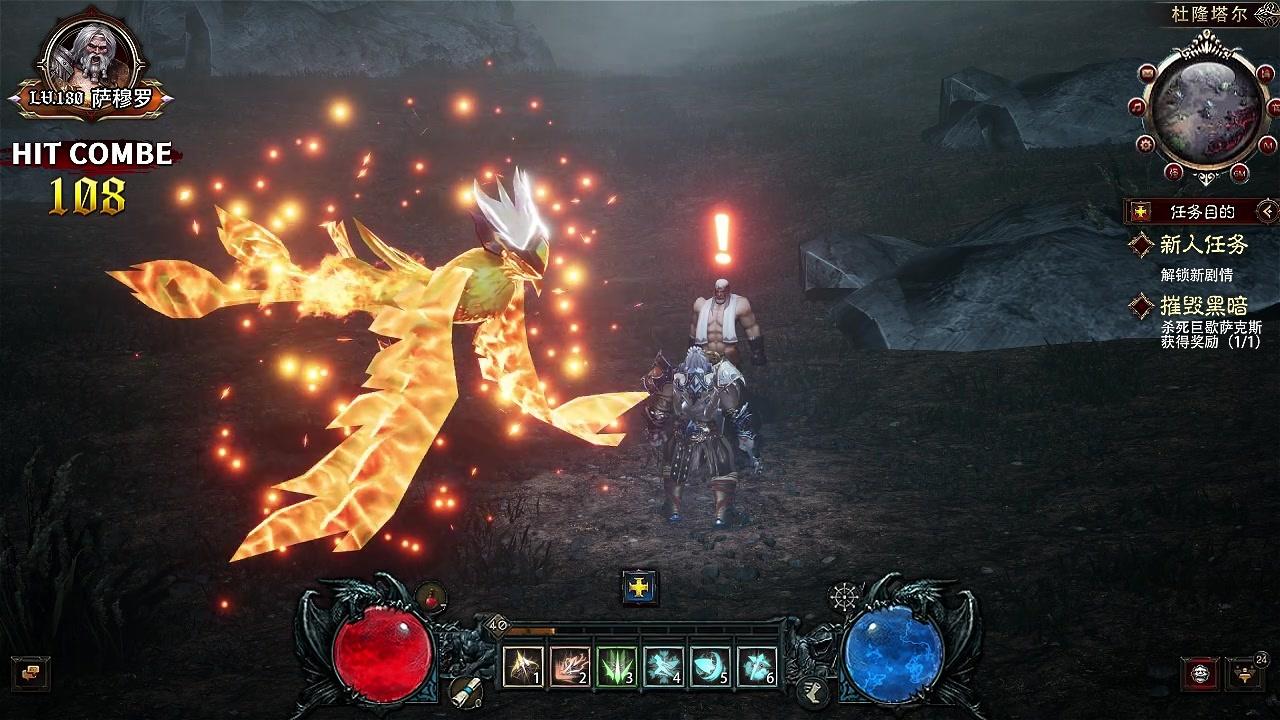The height and width of the screenshot is (720, 1280).
Task: Select the yellow cross buff icon
Action: tap(639, 587)
